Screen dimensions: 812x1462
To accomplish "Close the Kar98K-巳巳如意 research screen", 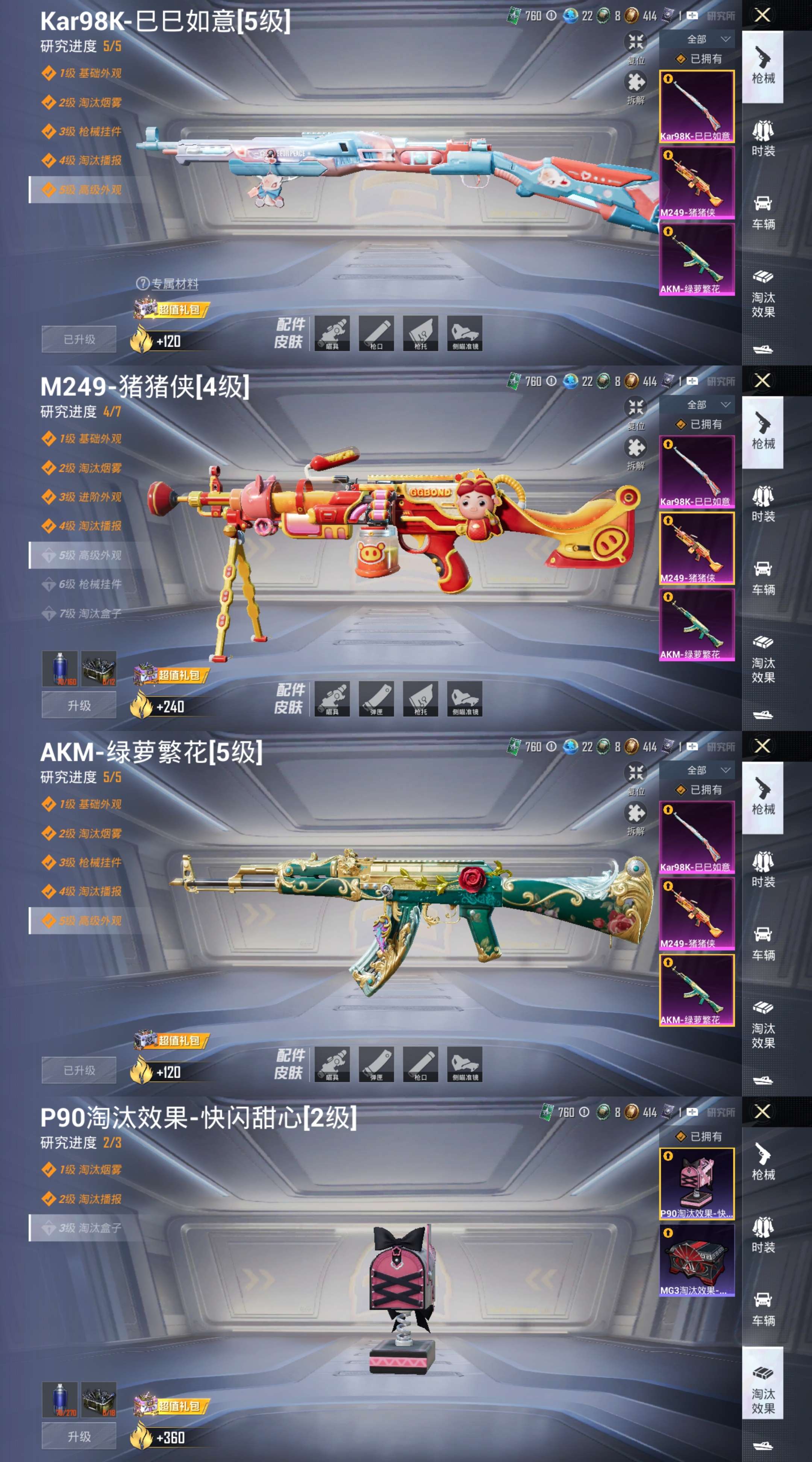I will [763, 15].
